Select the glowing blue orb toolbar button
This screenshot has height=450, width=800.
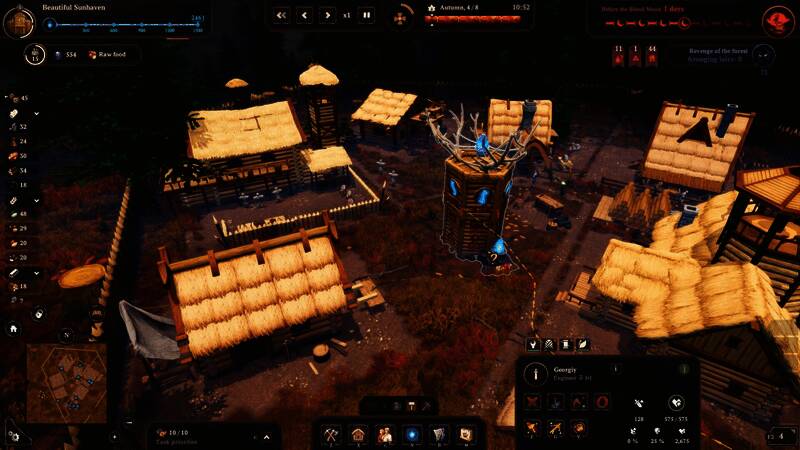click(411, 435)
